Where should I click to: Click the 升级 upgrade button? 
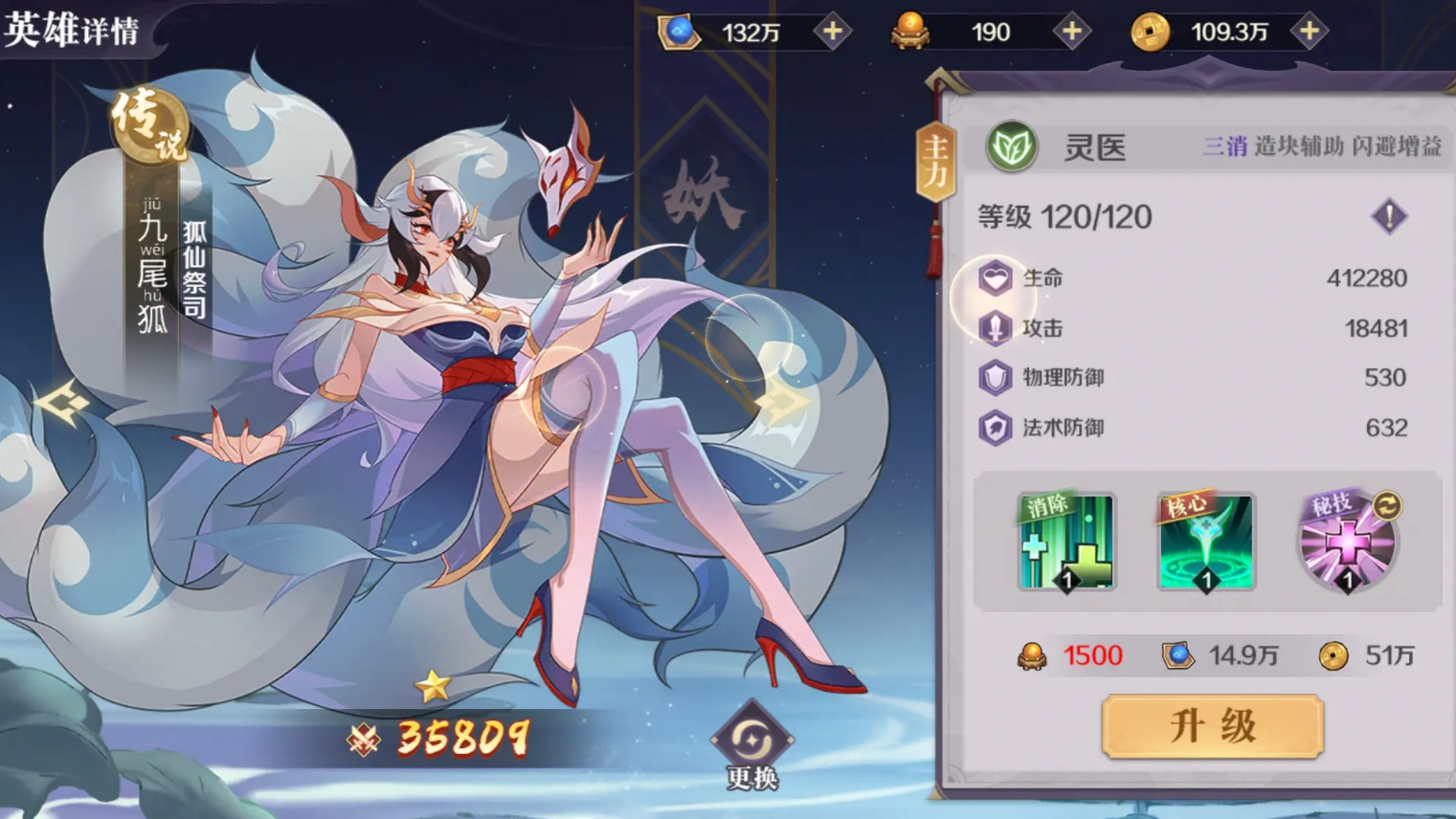(x=1212, y=726)
